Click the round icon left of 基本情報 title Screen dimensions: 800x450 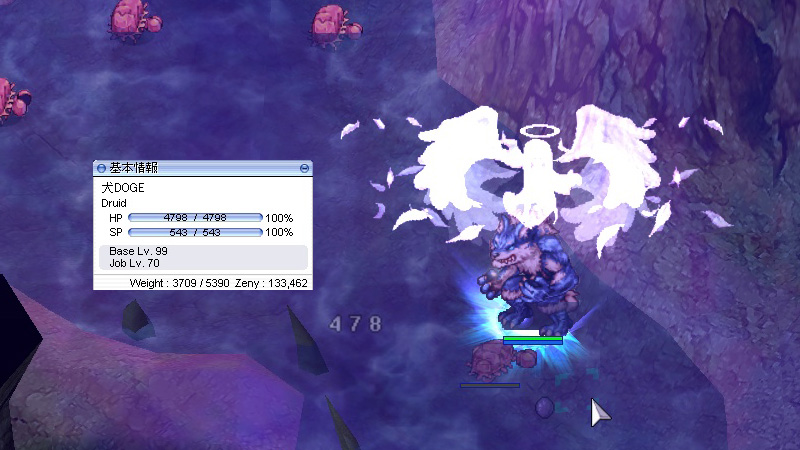(x=101, y=169)
